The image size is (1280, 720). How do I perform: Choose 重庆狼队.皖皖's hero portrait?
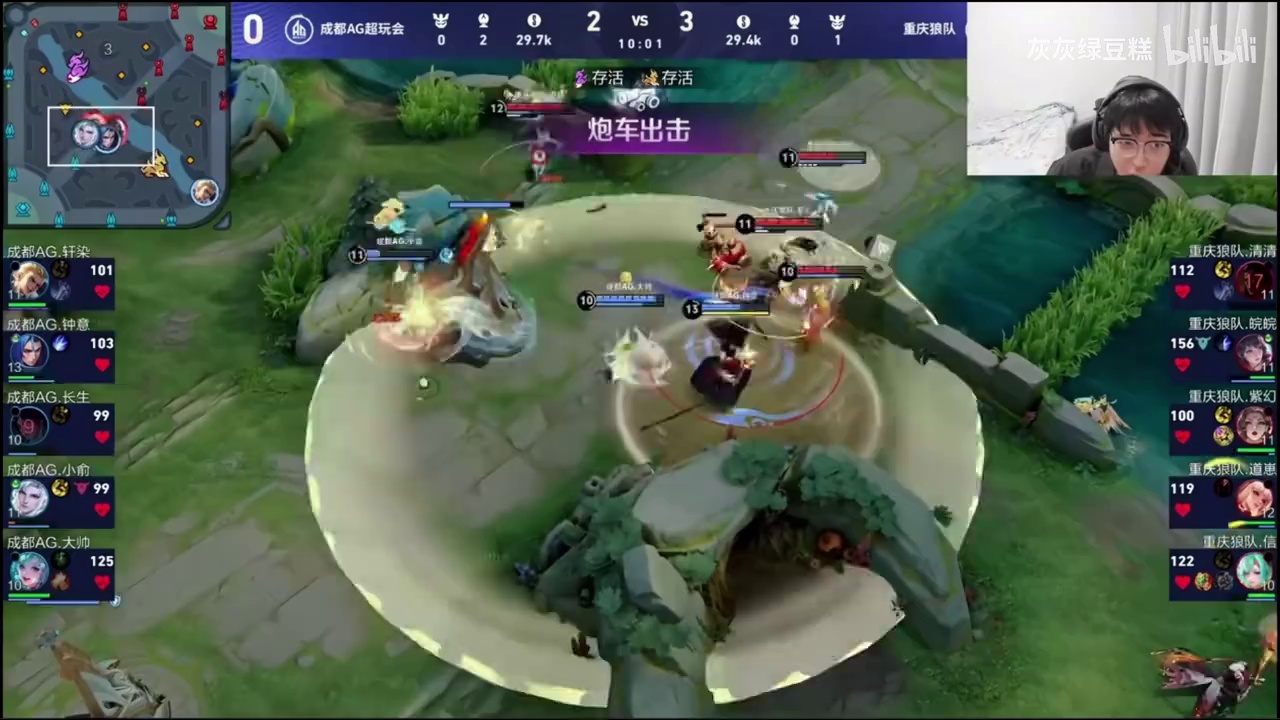coord(1254,353)
